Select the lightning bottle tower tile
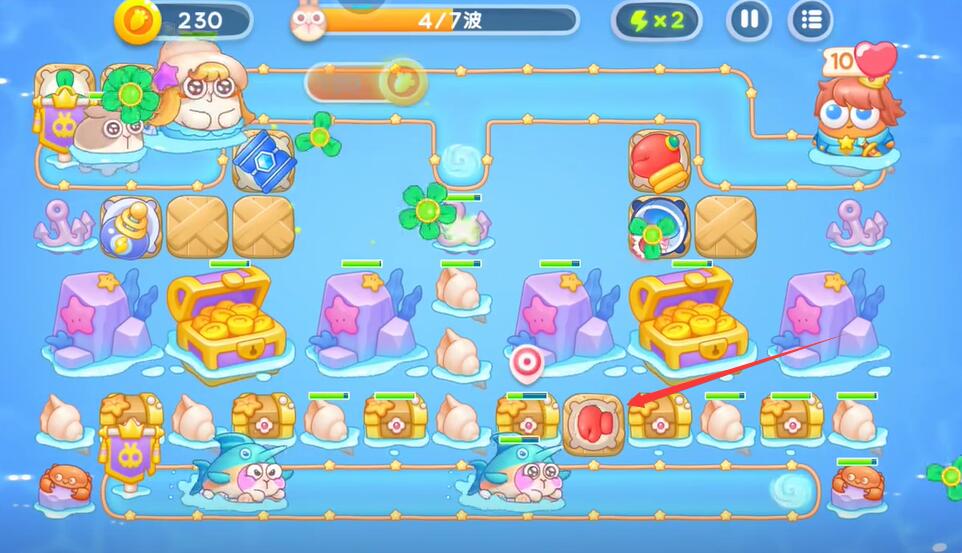Image resolution: width=962 pixels, height=553 pixels. point(130,226)
